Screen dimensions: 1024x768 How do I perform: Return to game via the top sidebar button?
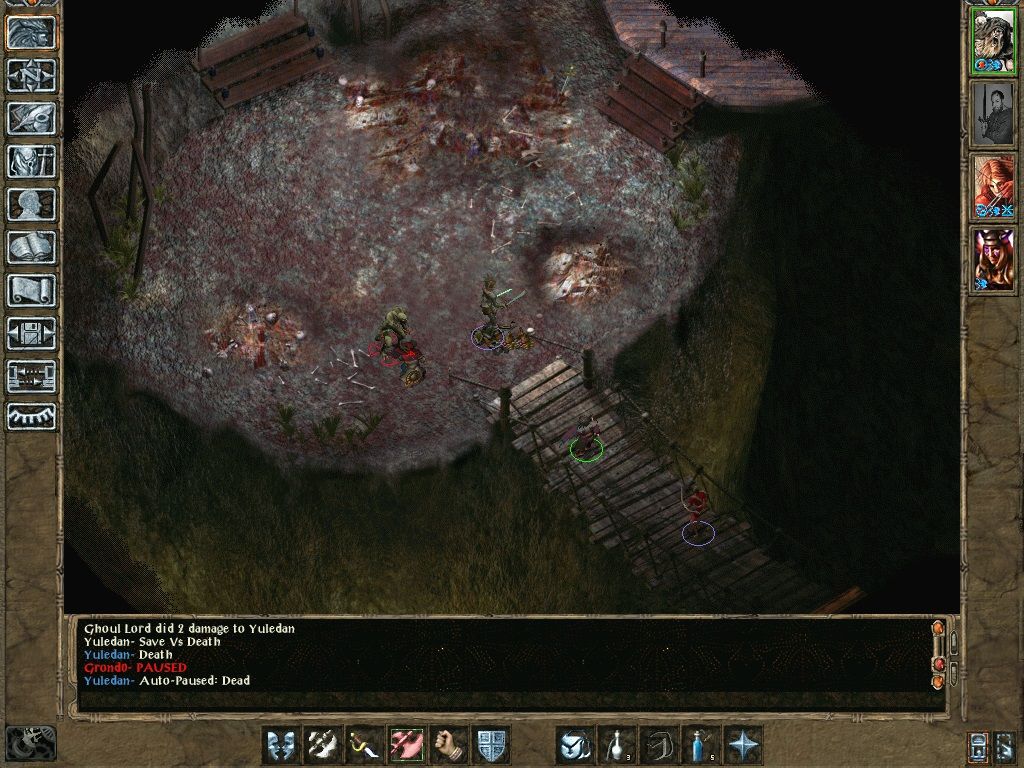pos(31,33)
